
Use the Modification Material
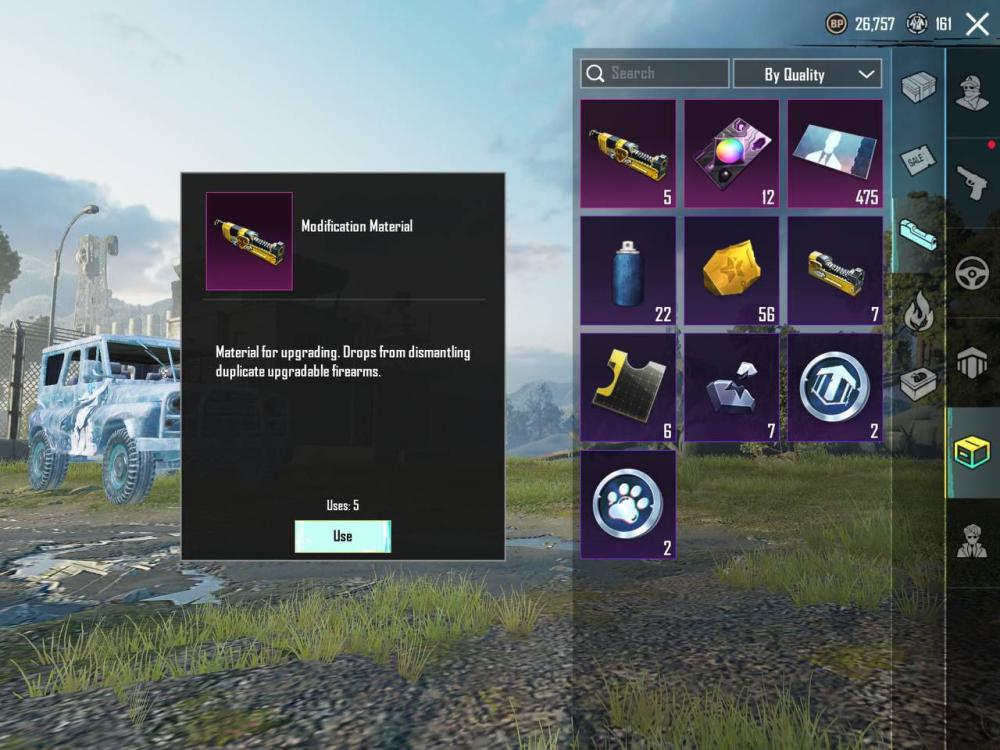tap(342, 536)
